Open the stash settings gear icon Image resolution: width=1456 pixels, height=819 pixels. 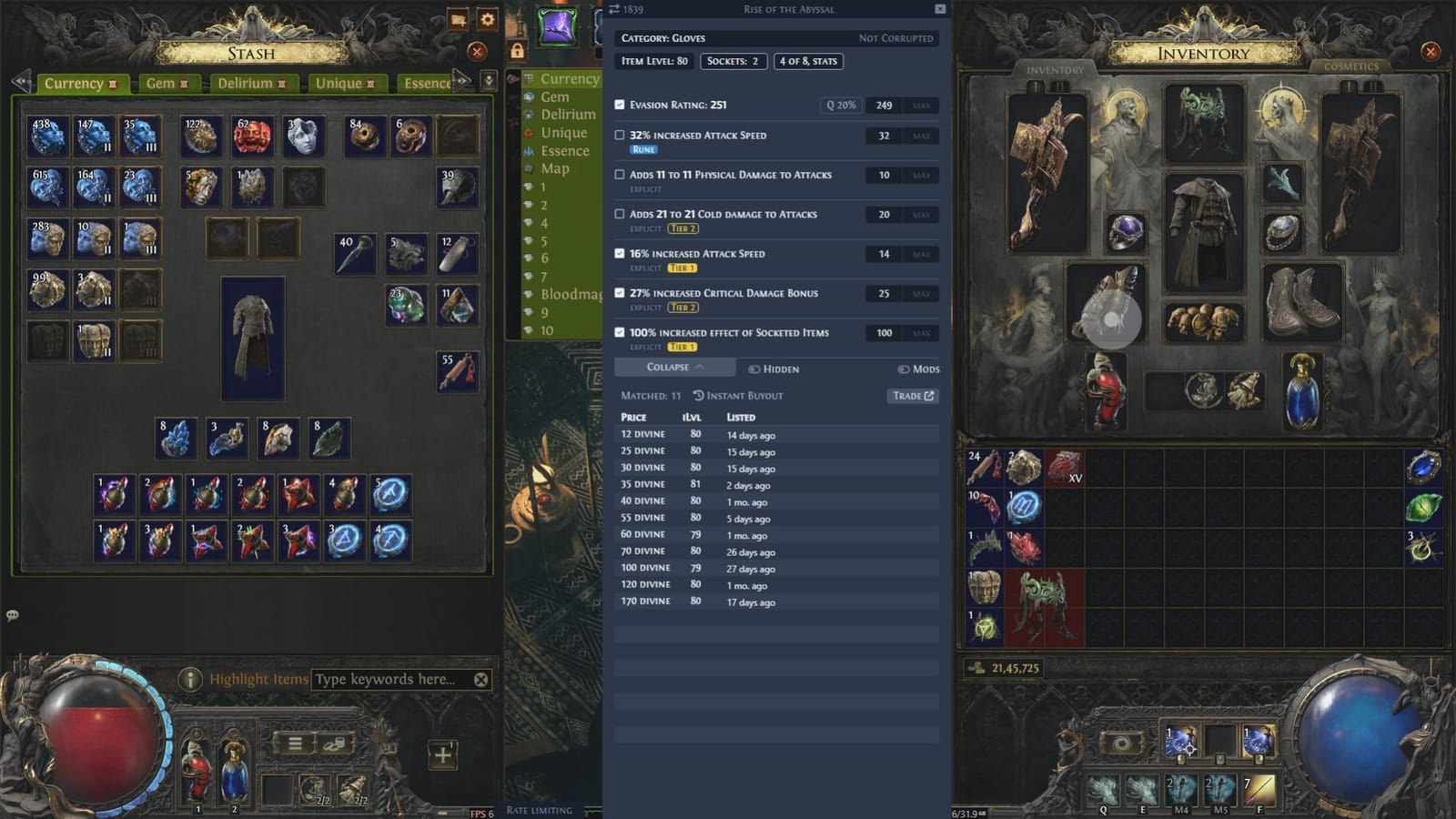click(x=487, y=19)
